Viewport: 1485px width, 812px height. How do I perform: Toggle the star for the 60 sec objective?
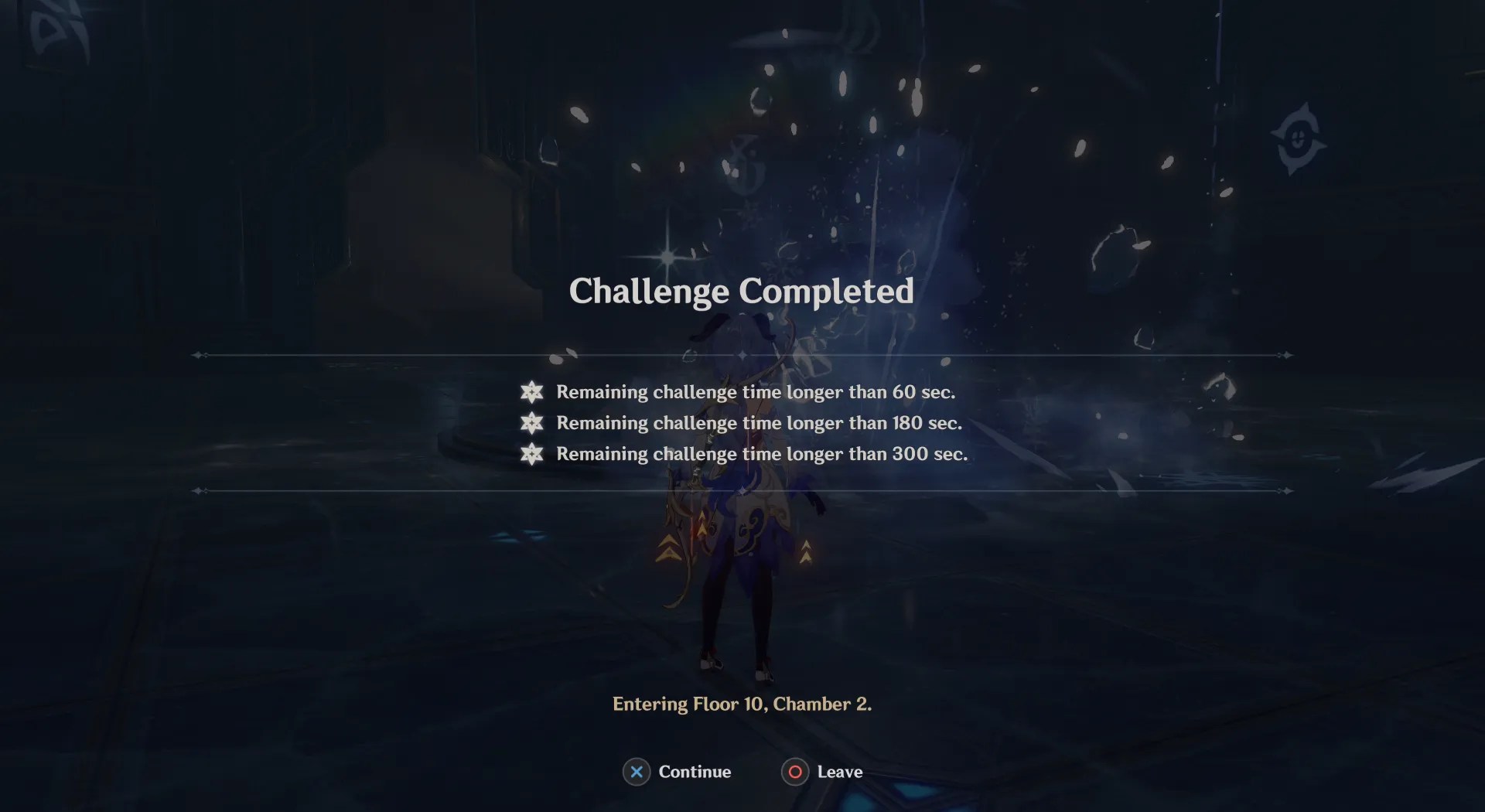[531, 392]
